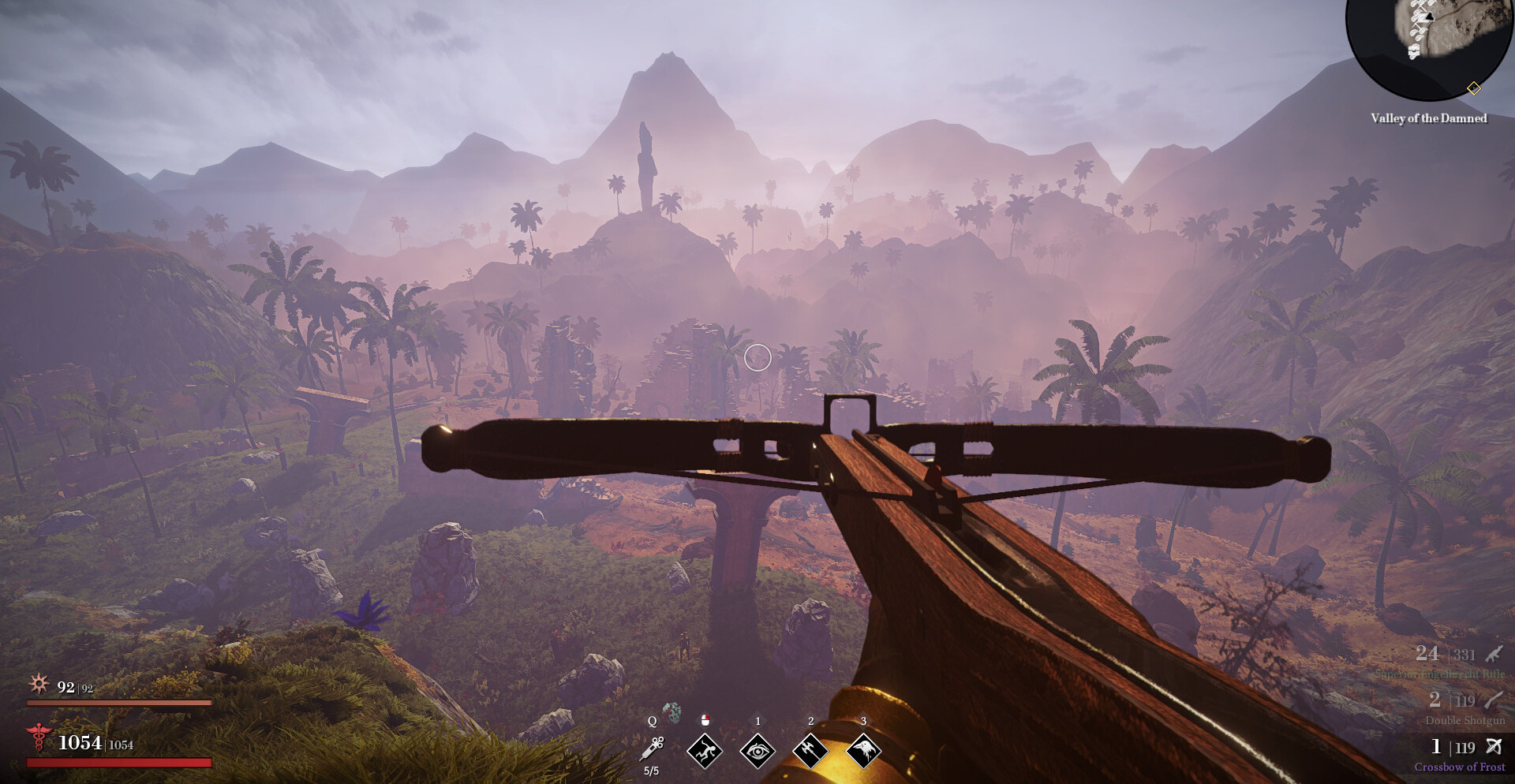Open the circular minimap
The image size is (1515, 784).
pos(1428,43)
